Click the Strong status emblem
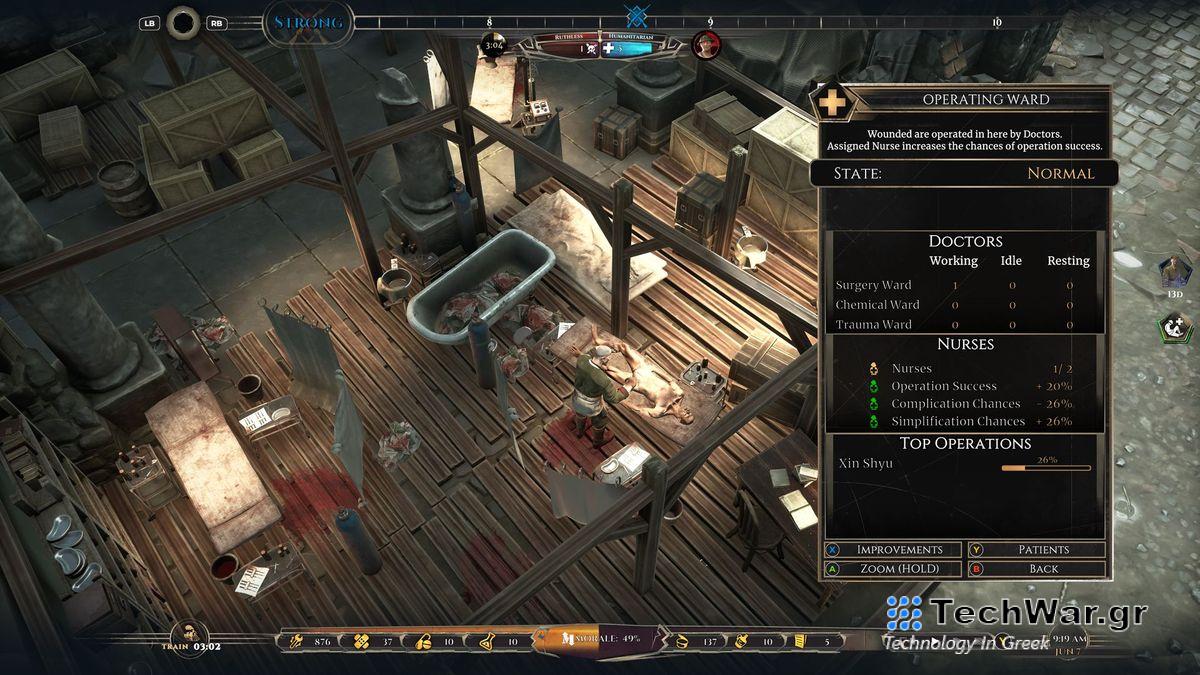This screenshot has width=1200, height=675. tap(308, 23)
